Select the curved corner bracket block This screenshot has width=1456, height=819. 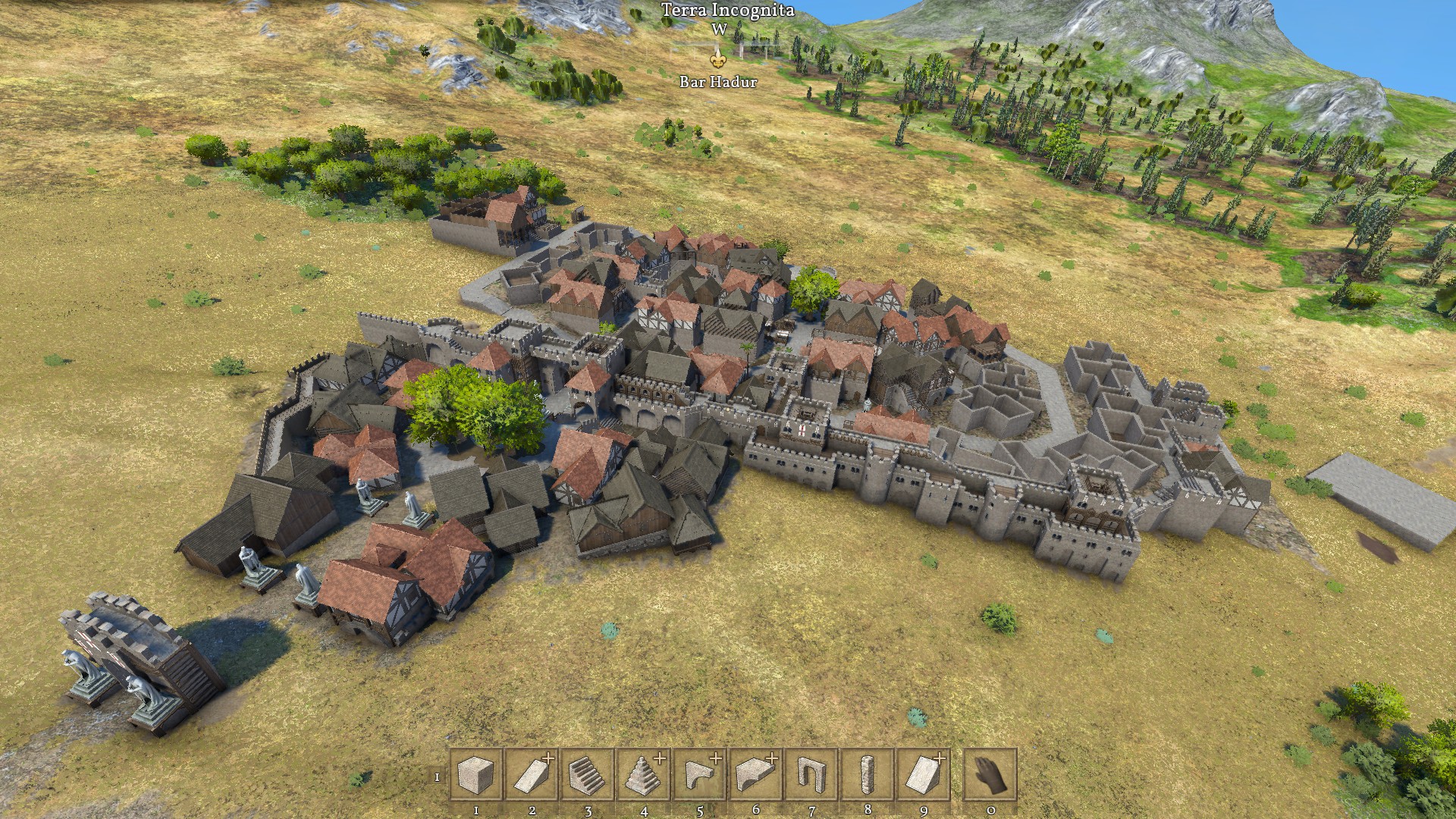[x=700, y=775]
